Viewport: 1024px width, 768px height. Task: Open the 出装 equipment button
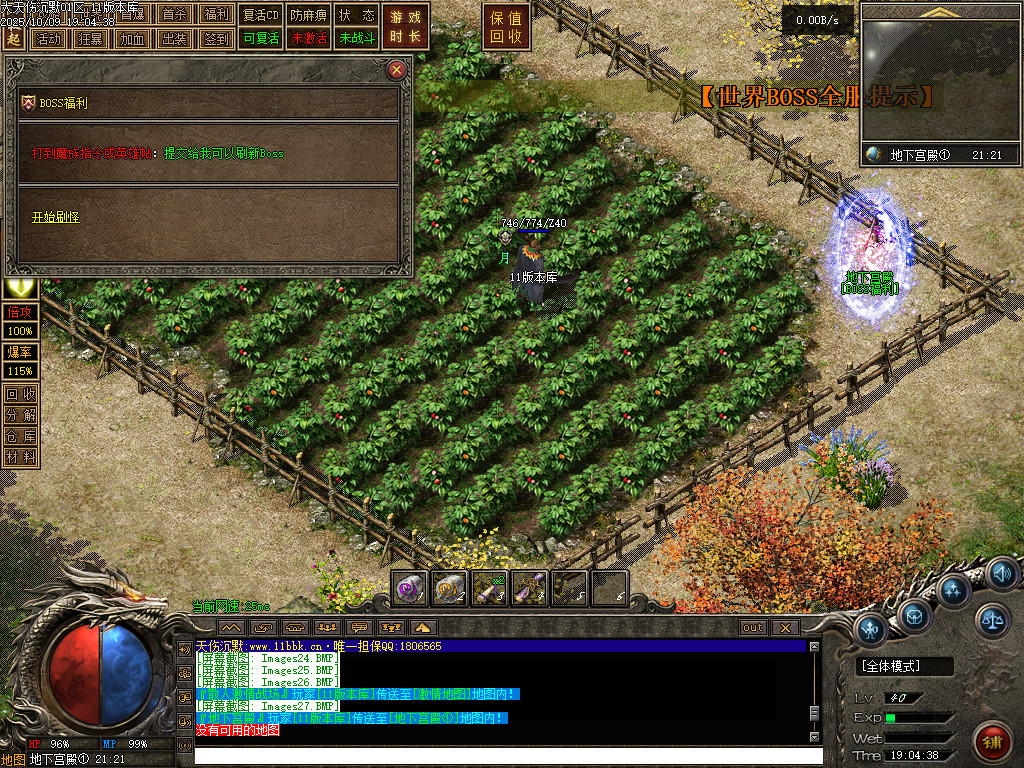(x=174, y=39)
